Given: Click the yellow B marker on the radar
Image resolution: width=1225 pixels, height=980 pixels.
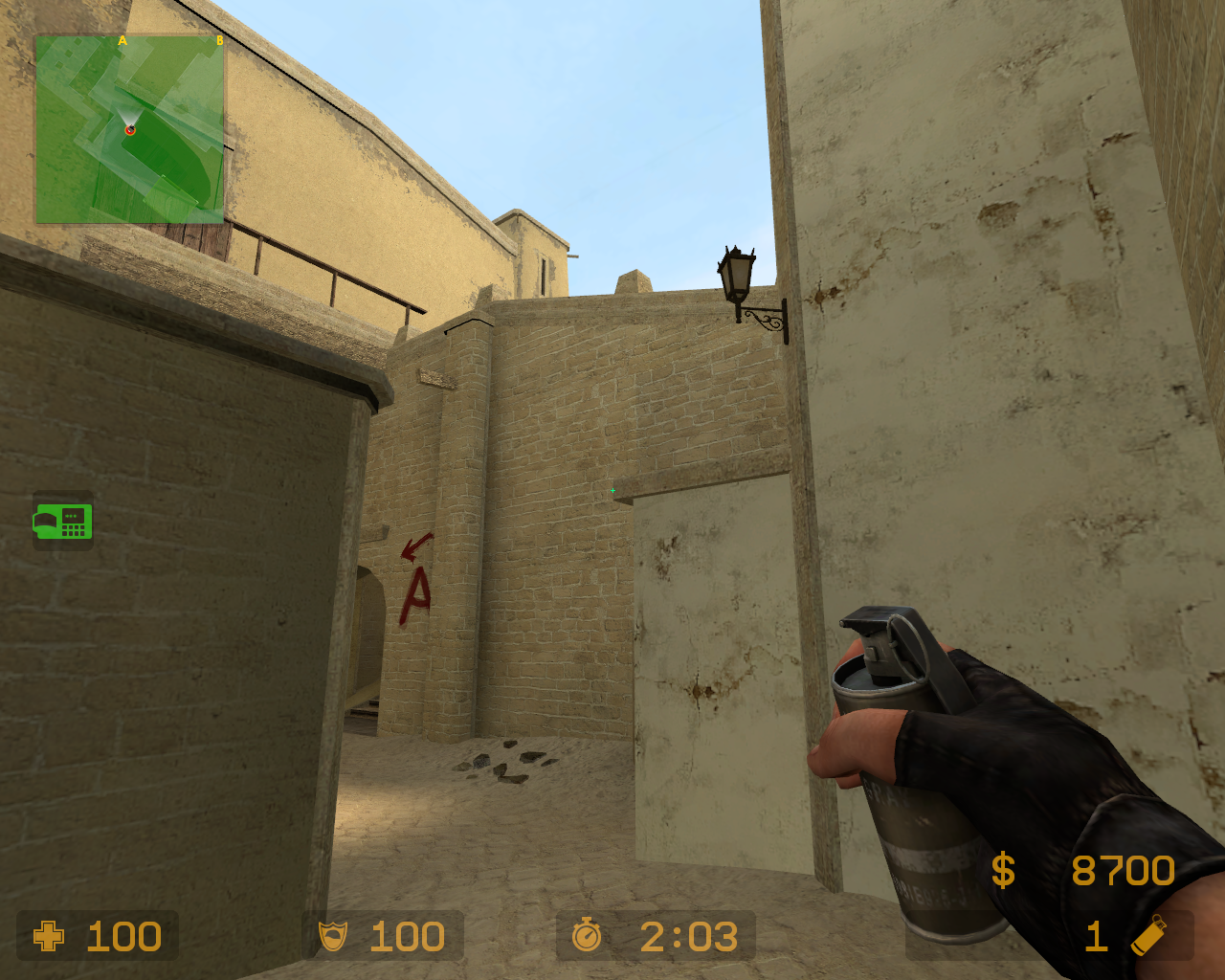Looking at the screenshot, I should tap(221, 41).
